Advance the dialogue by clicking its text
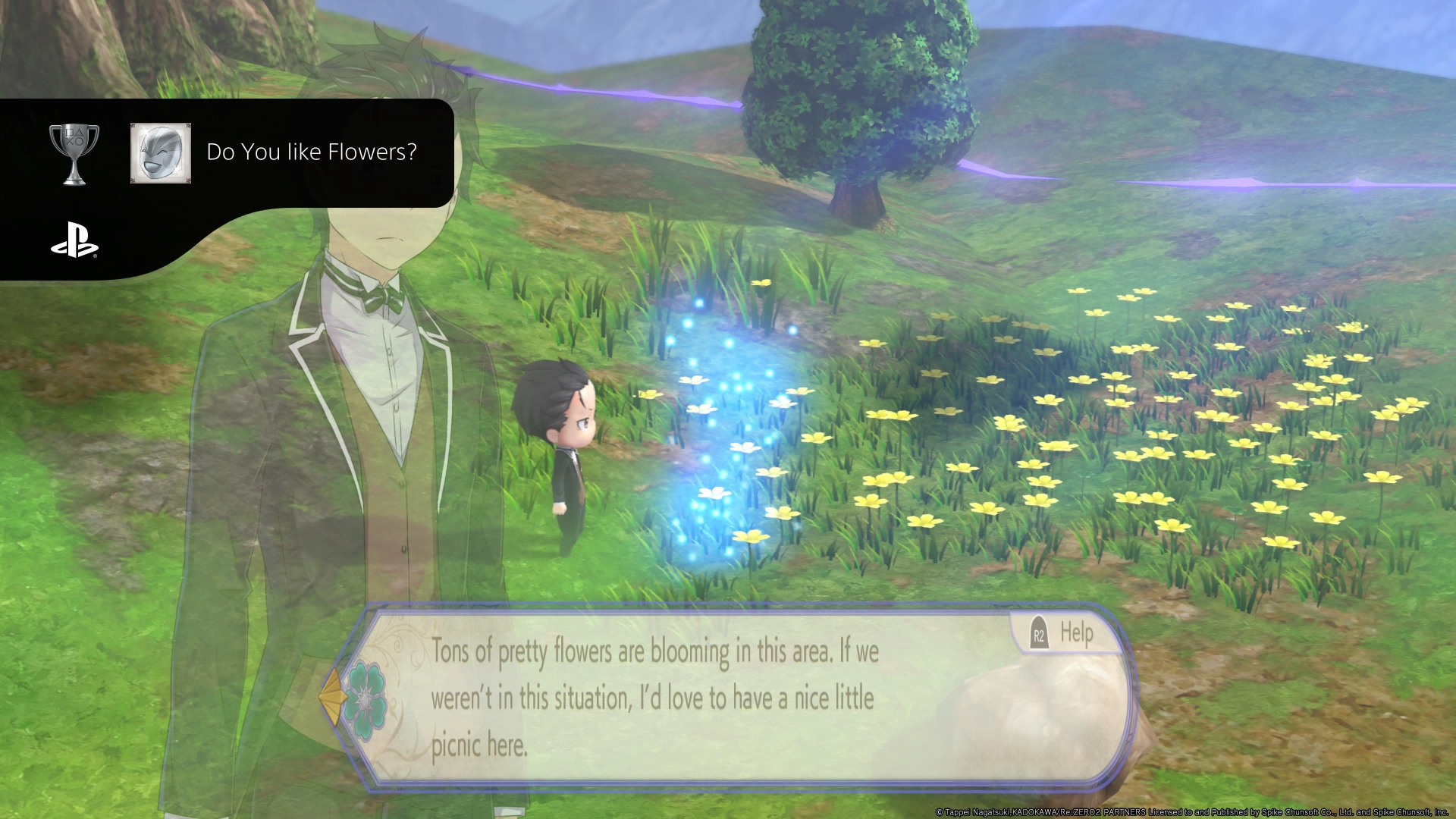Image resolution: width=1456 pixels, height=819 pixels. click(652, 698)
